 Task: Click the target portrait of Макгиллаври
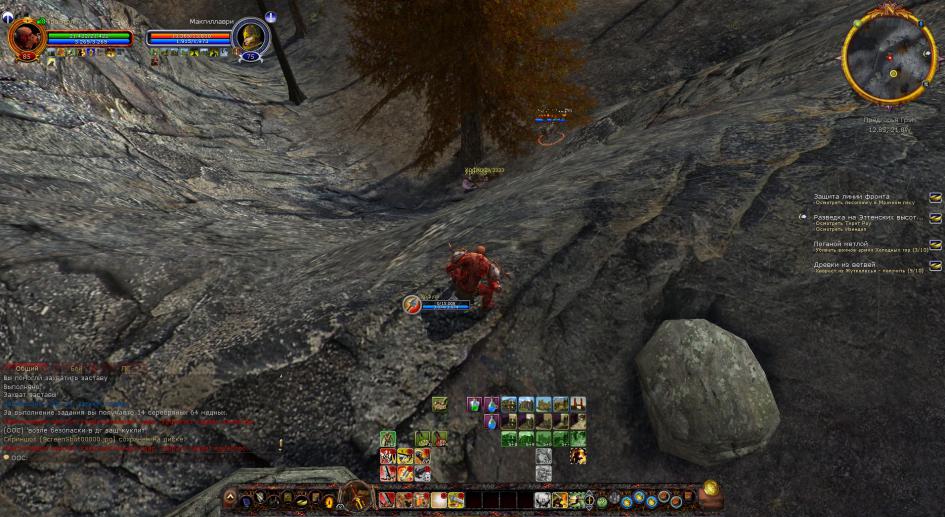(x=249, y=38)
